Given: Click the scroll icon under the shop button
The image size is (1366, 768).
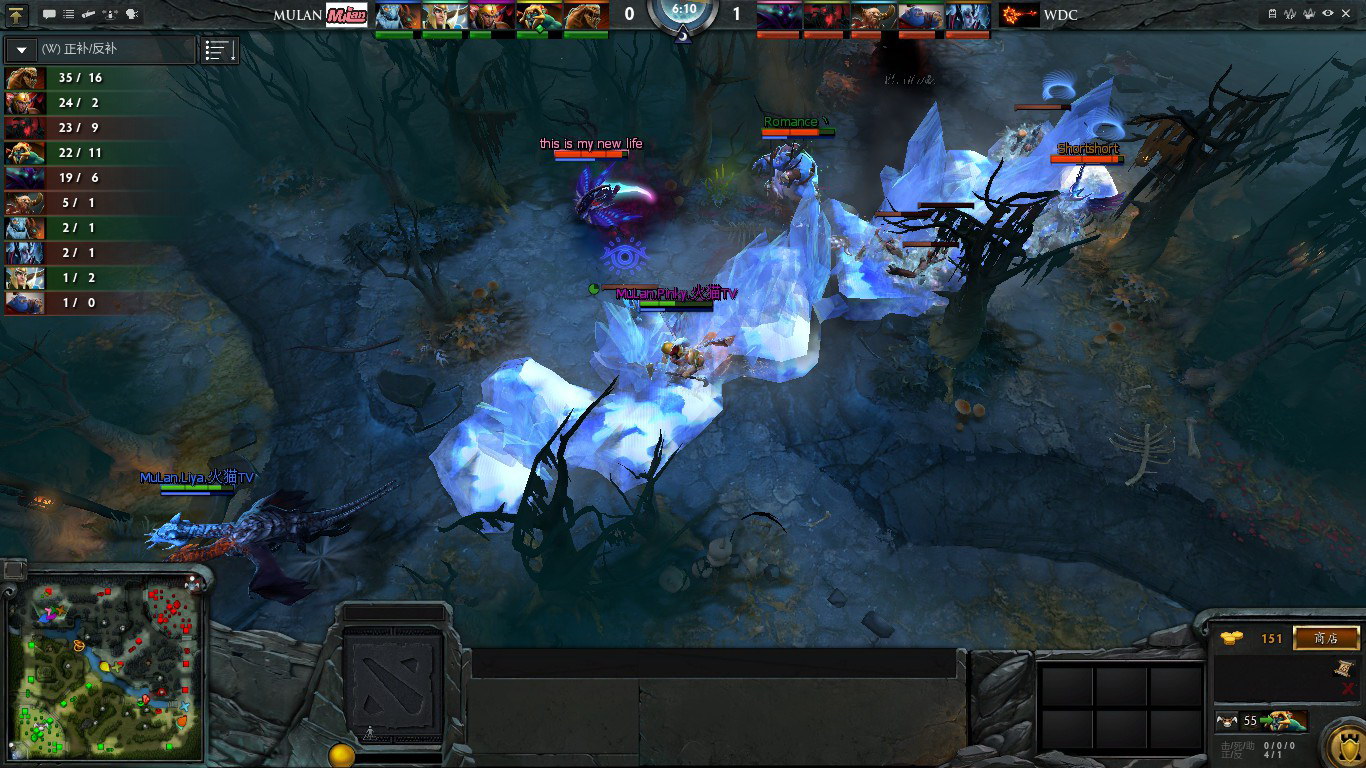Looking at the screenshot, I should click(x=1346, y=668).
